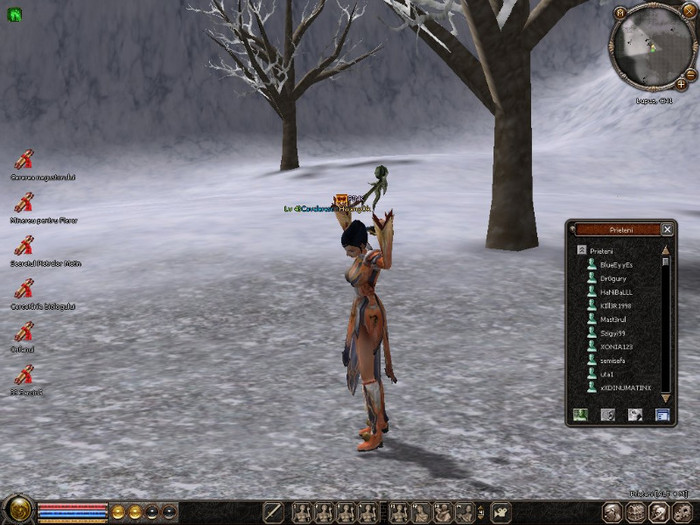Pick friend Mad3rul from the list

coord(614,319)
